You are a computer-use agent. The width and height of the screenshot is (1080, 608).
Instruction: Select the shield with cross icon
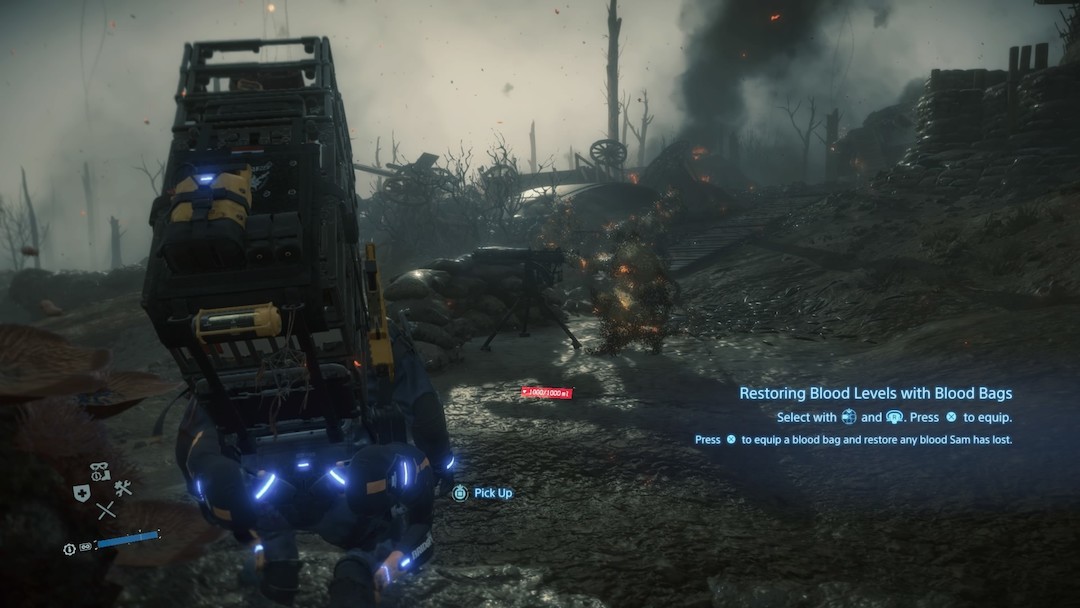tap(82, 492)
